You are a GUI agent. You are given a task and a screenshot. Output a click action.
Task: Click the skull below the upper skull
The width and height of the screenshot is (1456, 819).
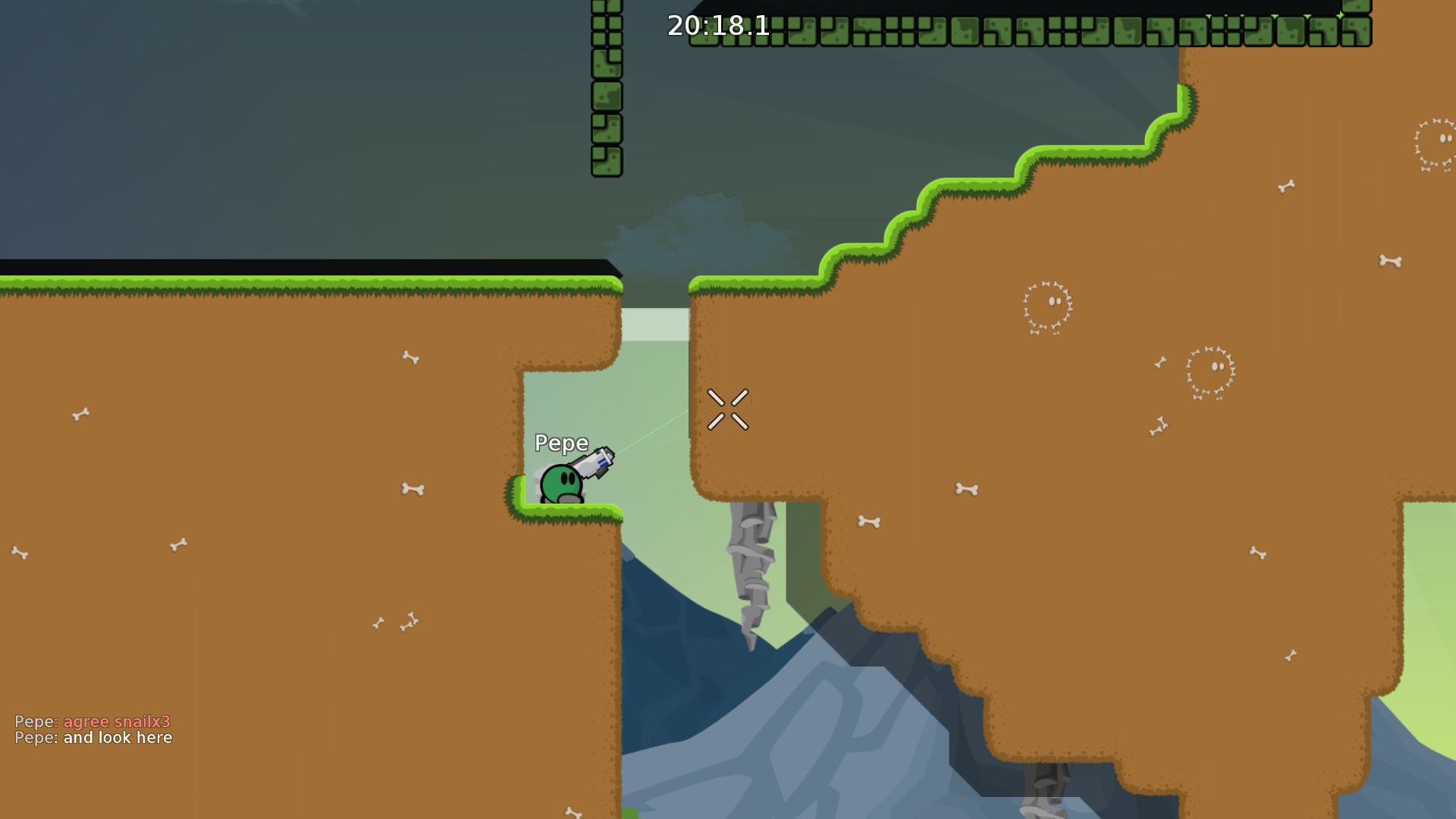[1210, 372]
